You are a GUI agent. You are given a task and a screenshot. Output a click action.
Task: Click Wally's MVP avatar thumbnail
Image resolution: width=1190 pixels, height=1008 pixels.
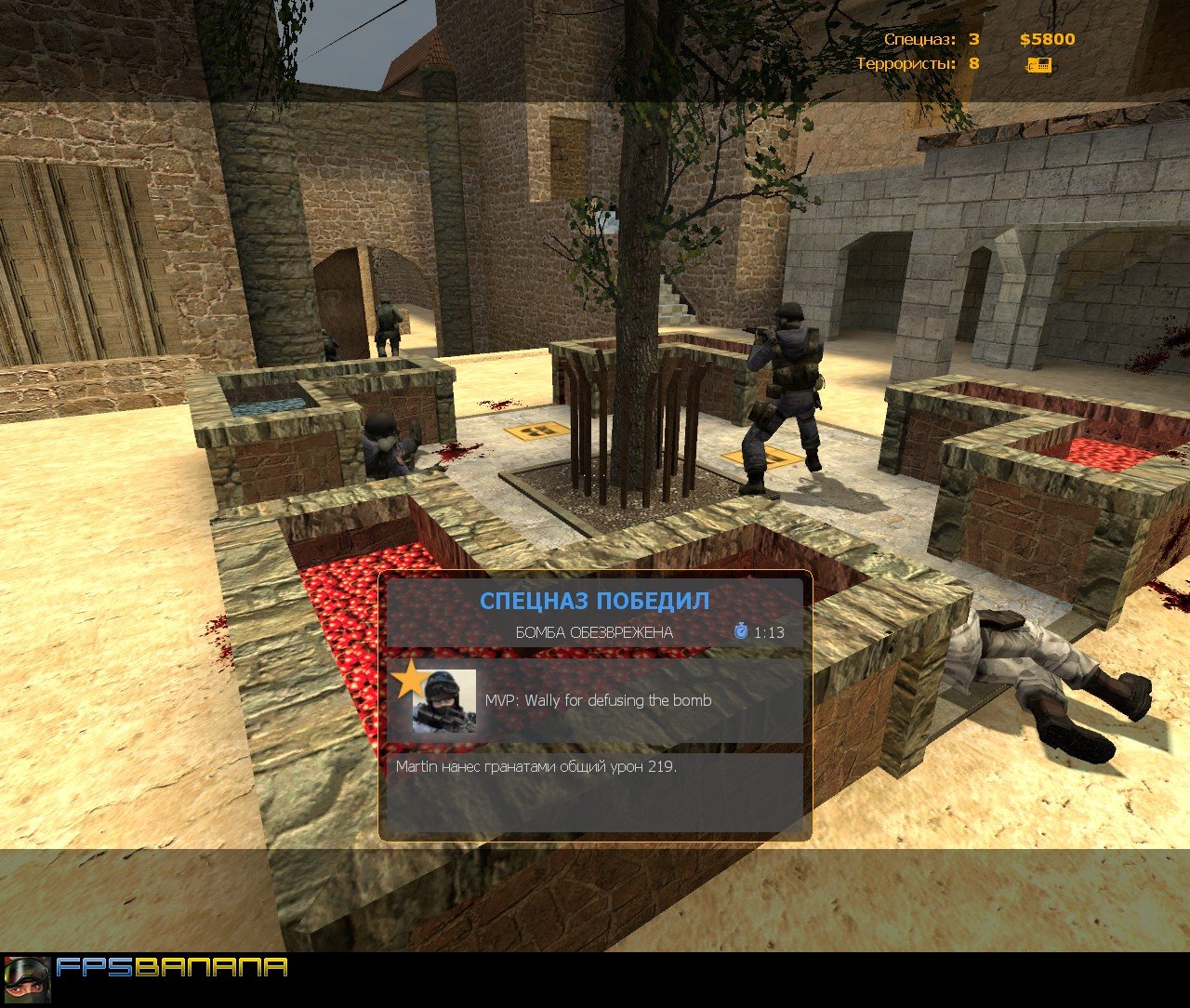pos(444,701)
